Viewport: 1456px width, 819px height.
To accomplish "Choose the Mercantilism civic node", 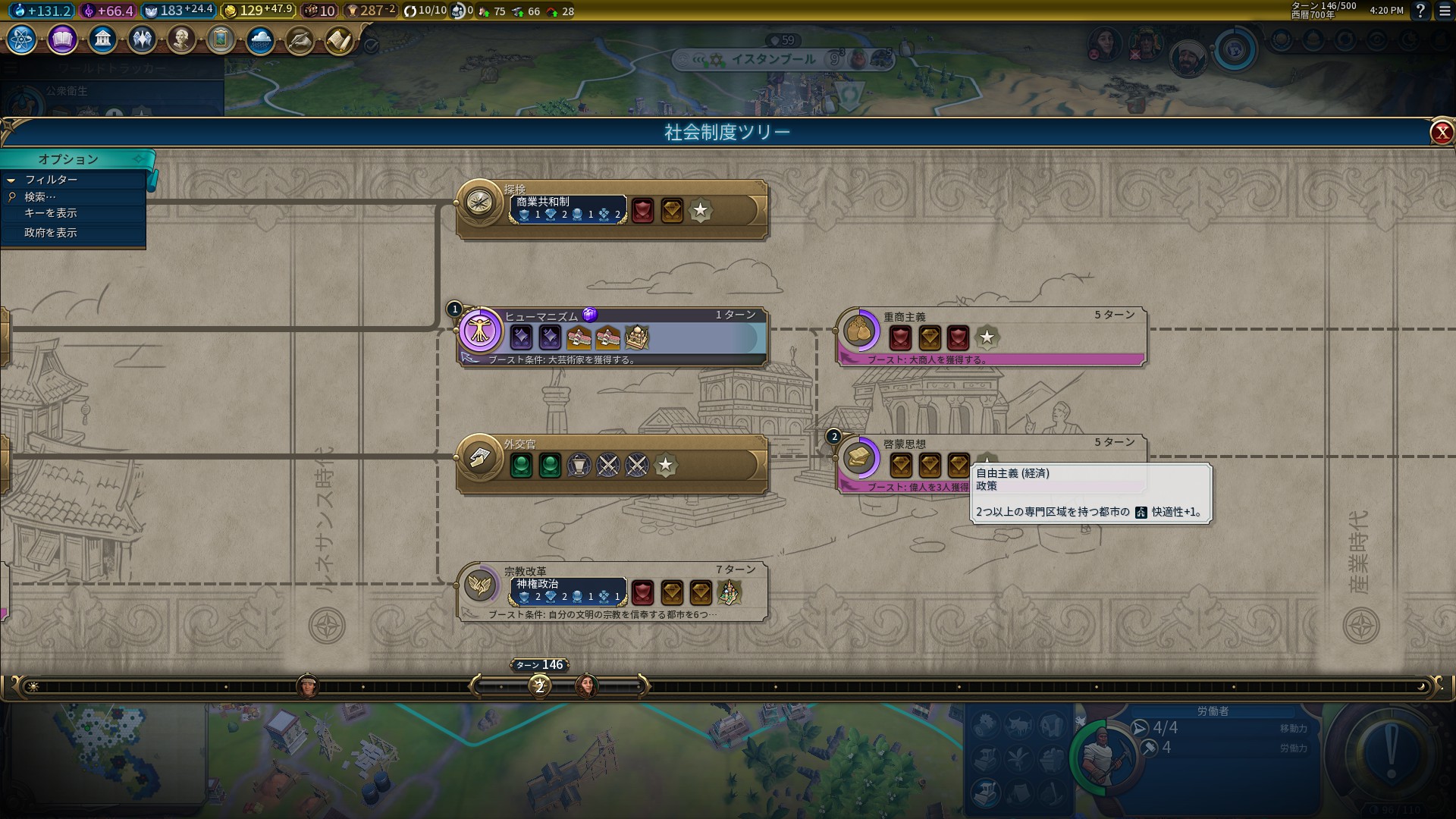I will pyautogui.click(x=860, y=331).
